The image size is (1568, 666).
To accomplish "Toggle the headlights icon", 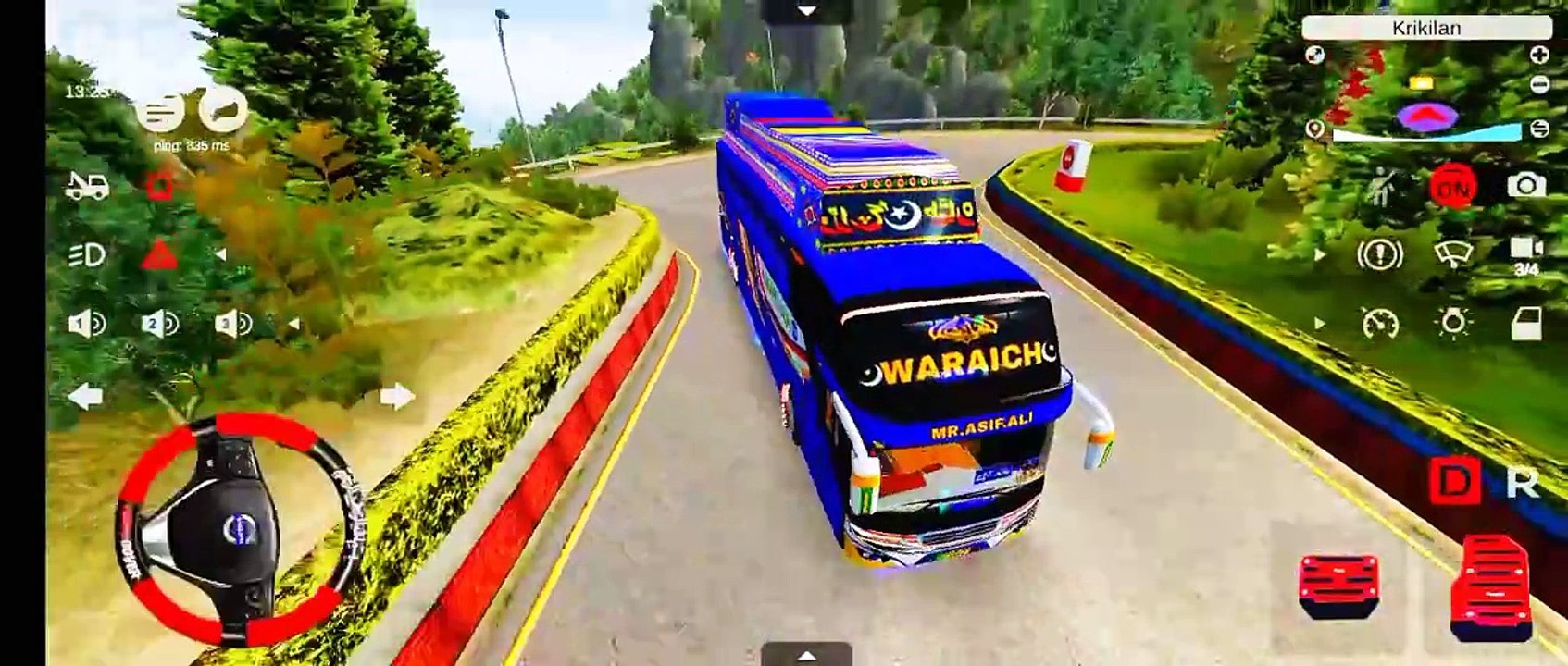I will (88, 254).
